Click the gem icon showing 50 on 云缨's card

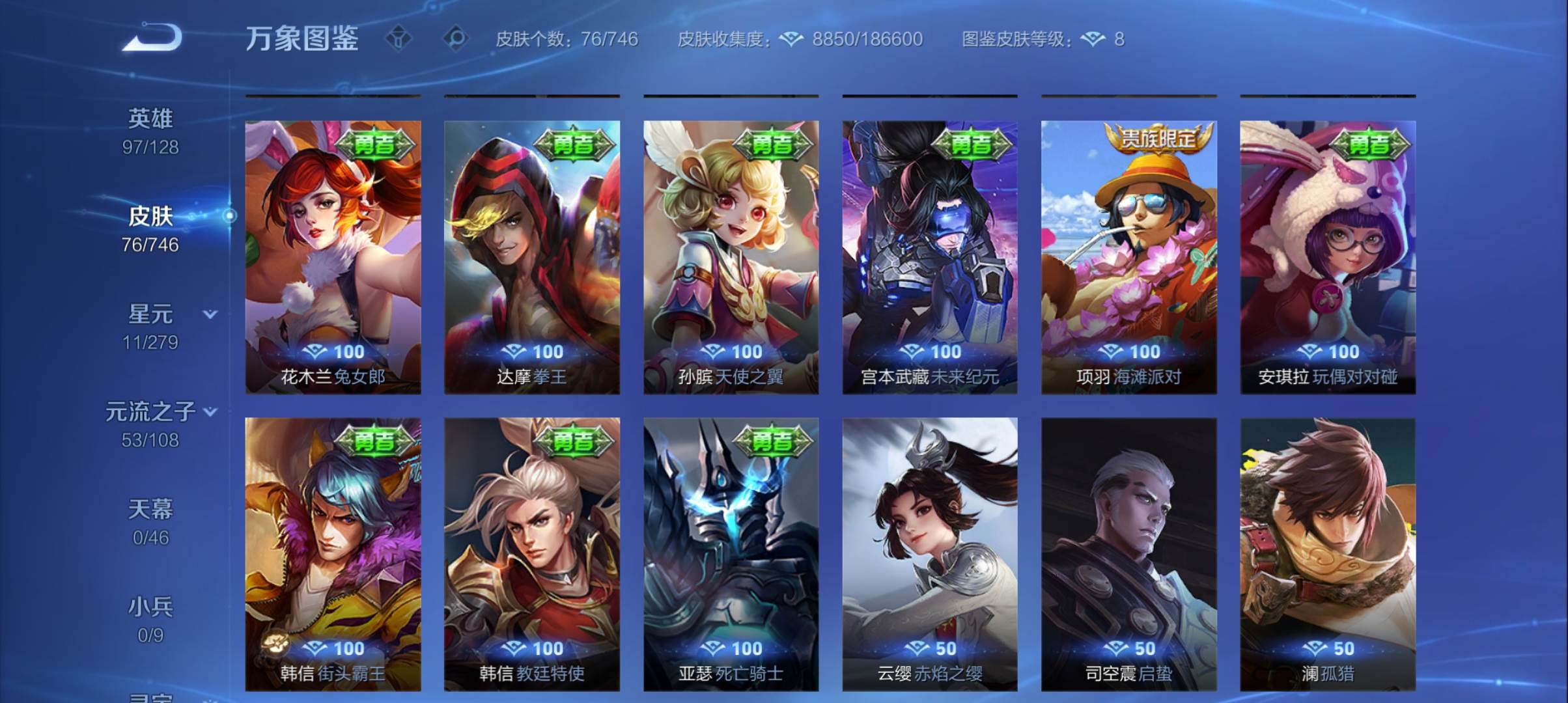[x=918, y=648]
